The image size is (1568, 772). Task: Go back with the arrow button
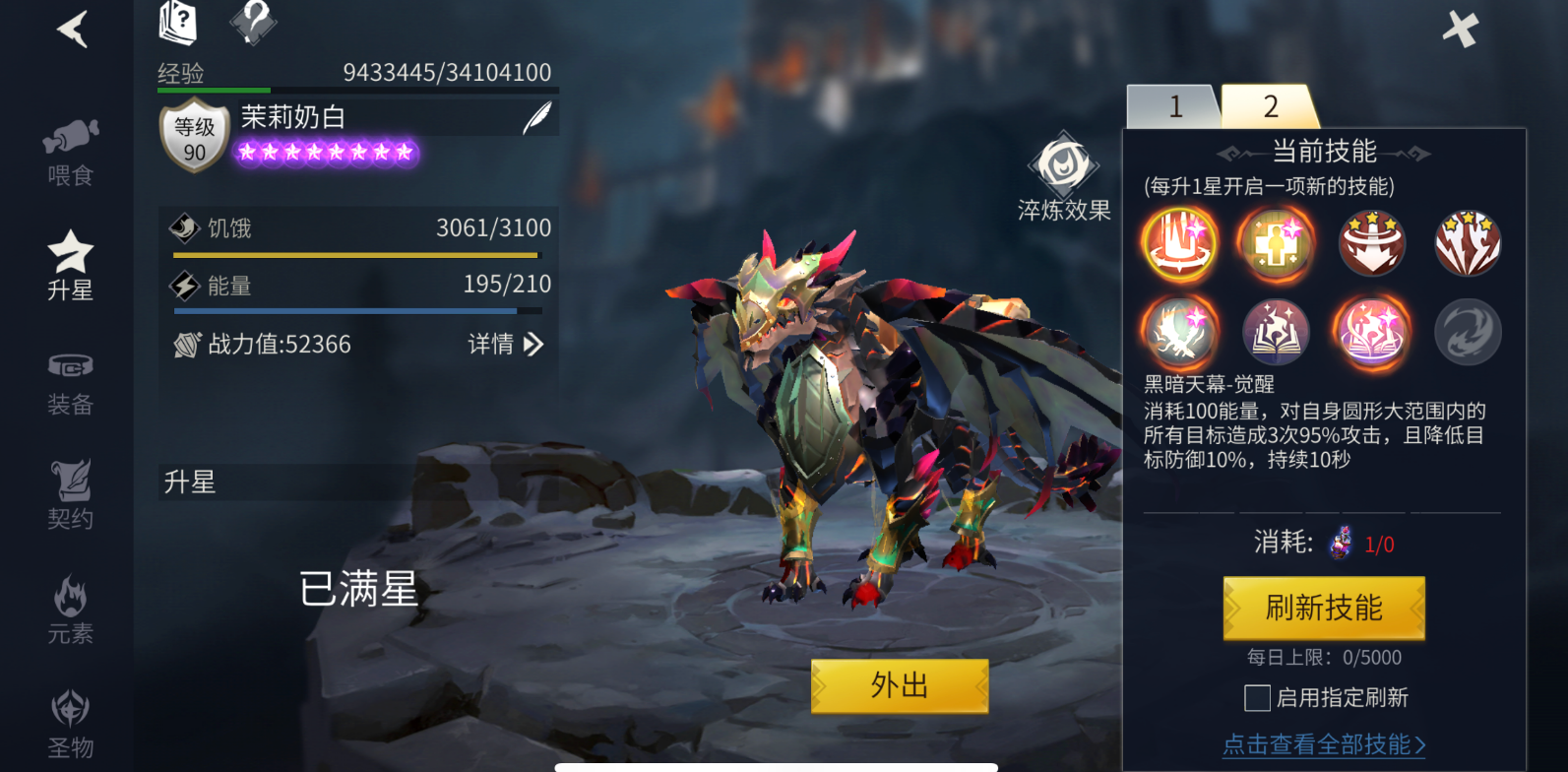tap(73, 30)
